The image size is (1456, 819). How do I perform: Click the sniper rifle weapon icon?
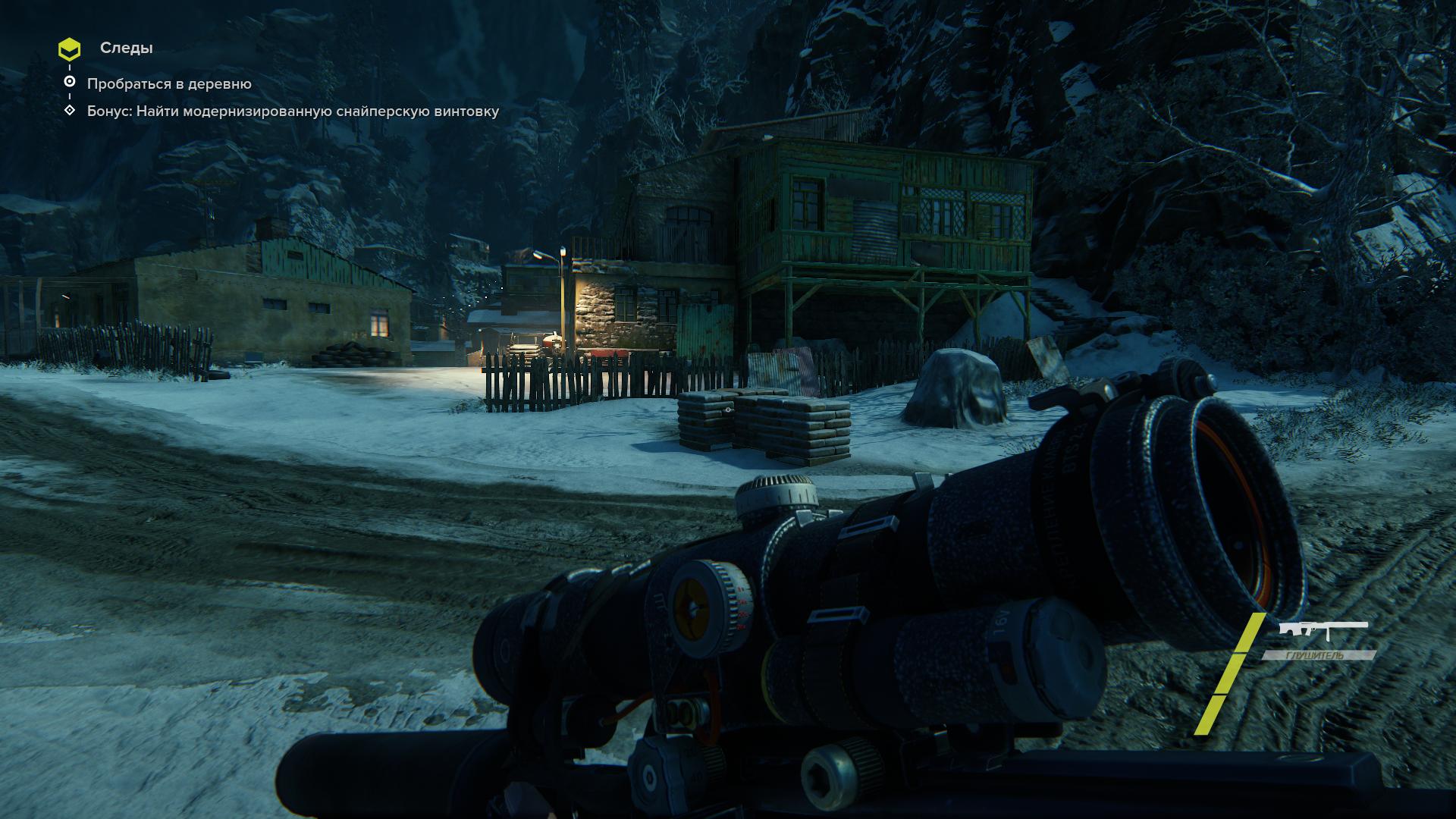click(1323, 631)
